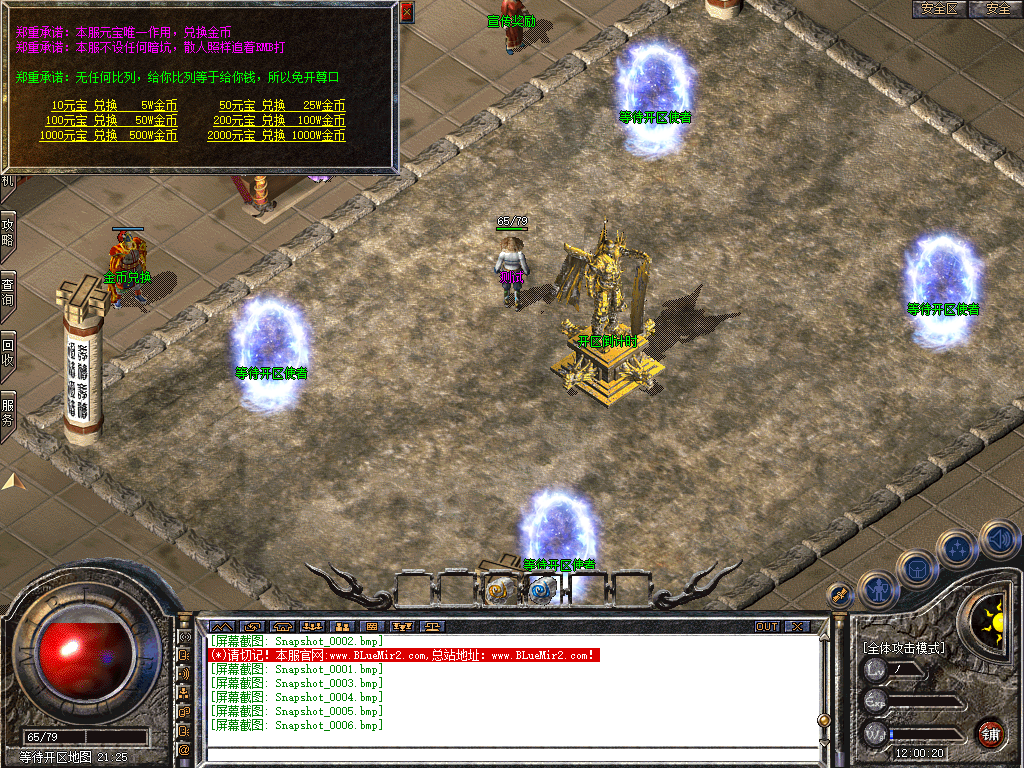The height and width of the screenshot is (768, 1024).
Task: Choose 2000 yuanbao for 1000W gold
Action: pyautogui.click(x=276, y=135)
